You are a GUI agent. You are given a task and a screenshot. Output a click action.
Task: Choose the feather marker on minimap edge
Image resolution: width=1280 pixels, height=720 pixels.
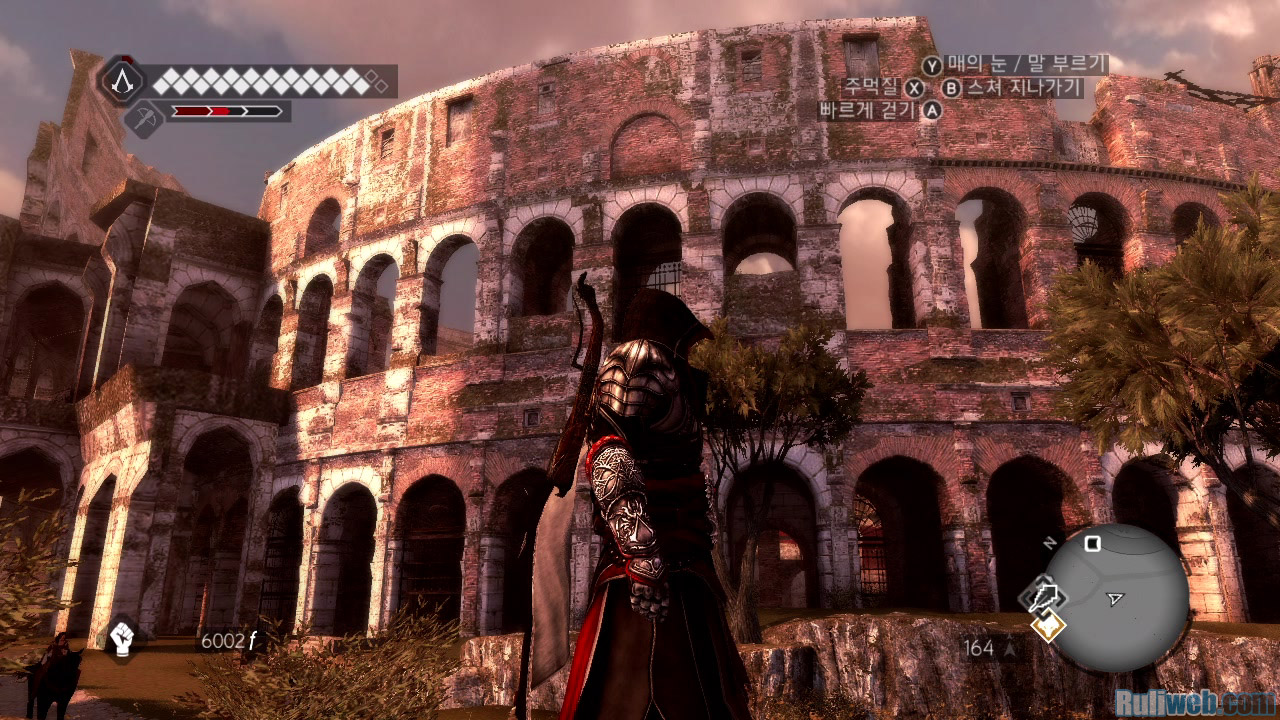(1042, 597)
